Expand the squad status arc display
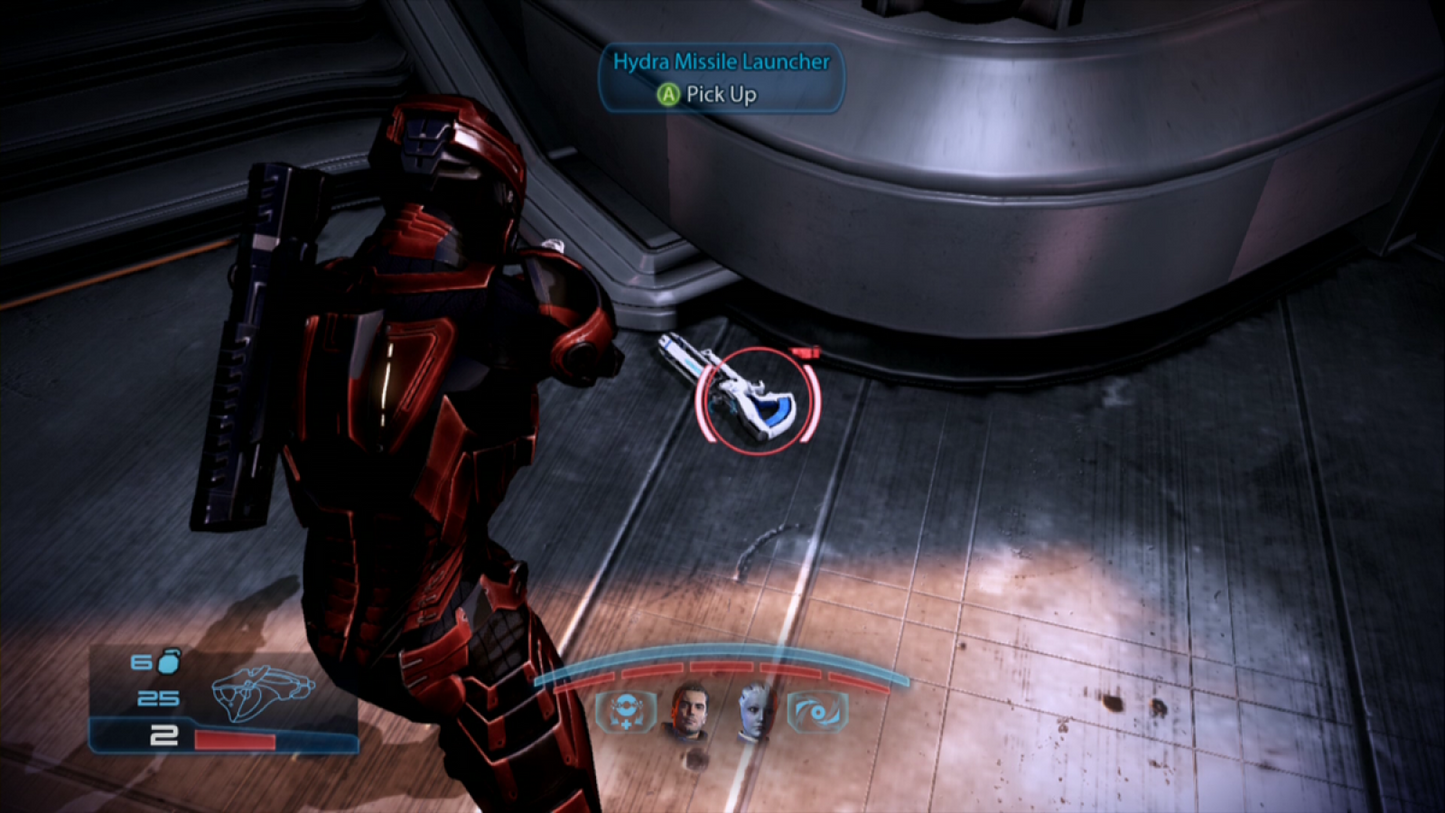This screenshot has height=813, width=1445. (723, 668)
